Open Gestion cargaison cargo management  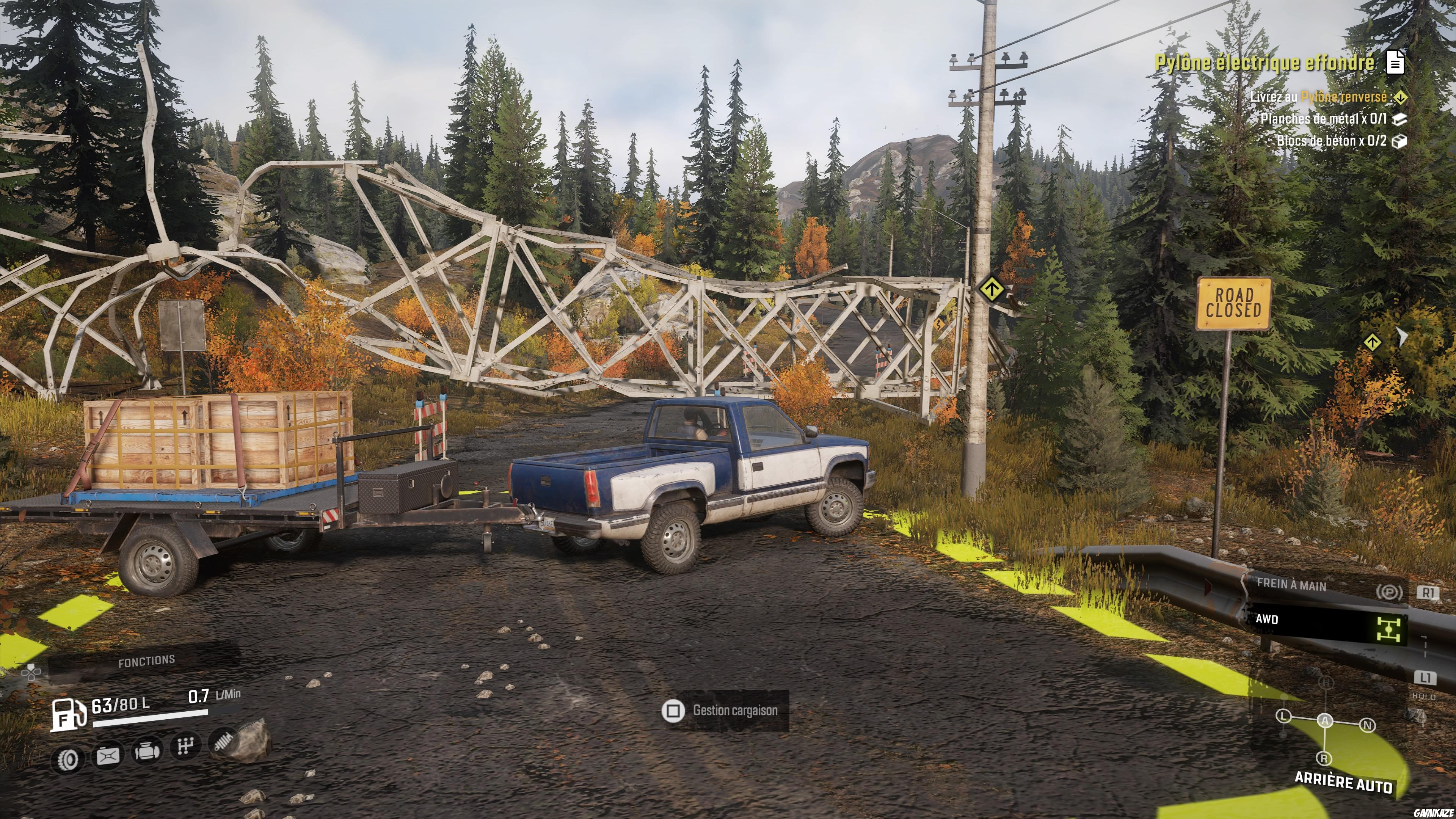725,711
